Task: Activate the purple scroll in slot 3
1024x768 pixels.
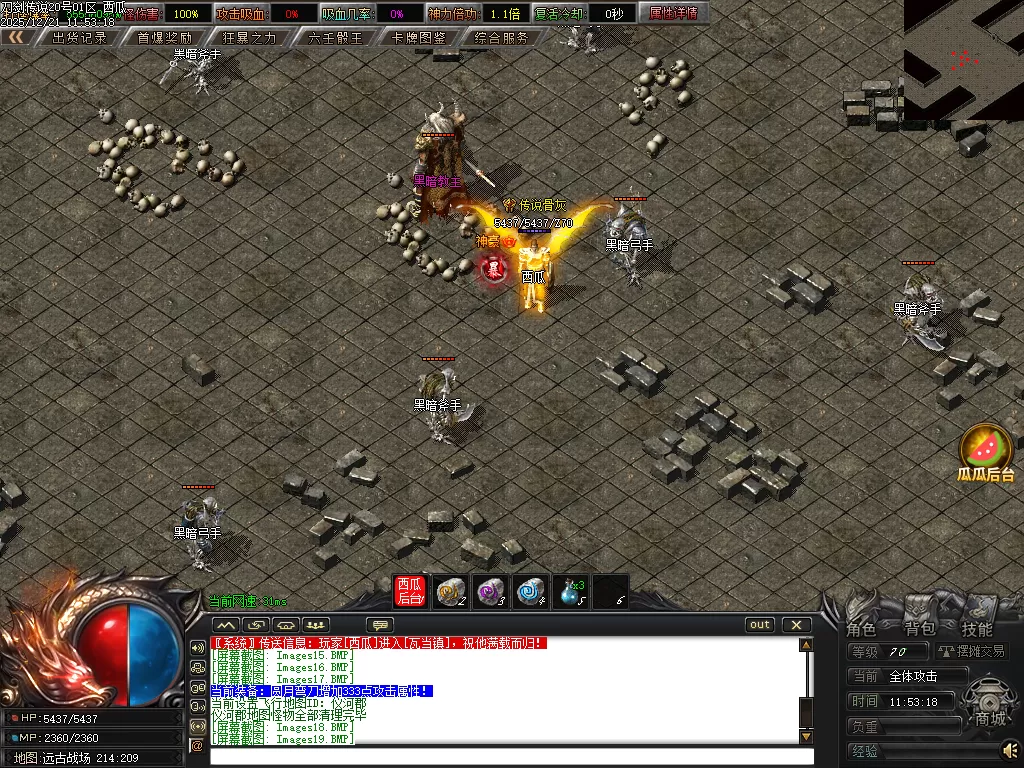Action: coord(490,591)
